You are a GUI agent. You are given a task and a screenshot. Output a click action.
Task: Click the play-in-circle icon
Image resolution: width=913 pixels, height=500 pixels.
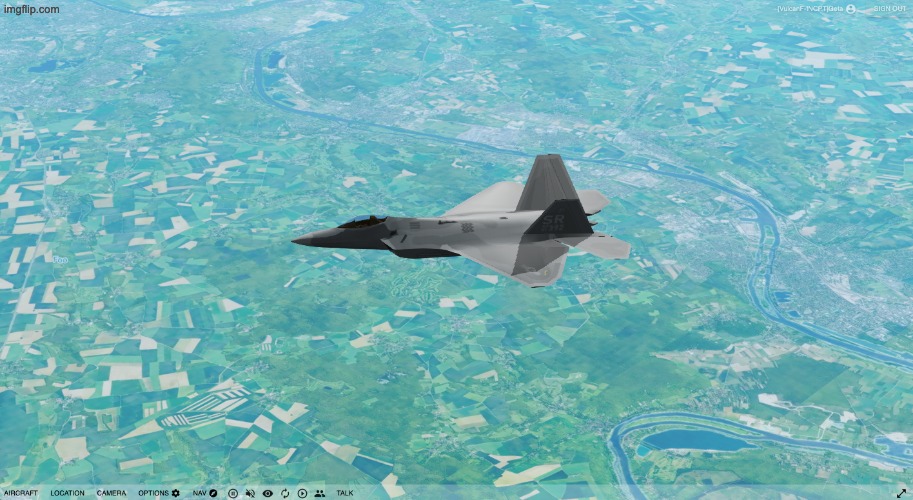302,493
